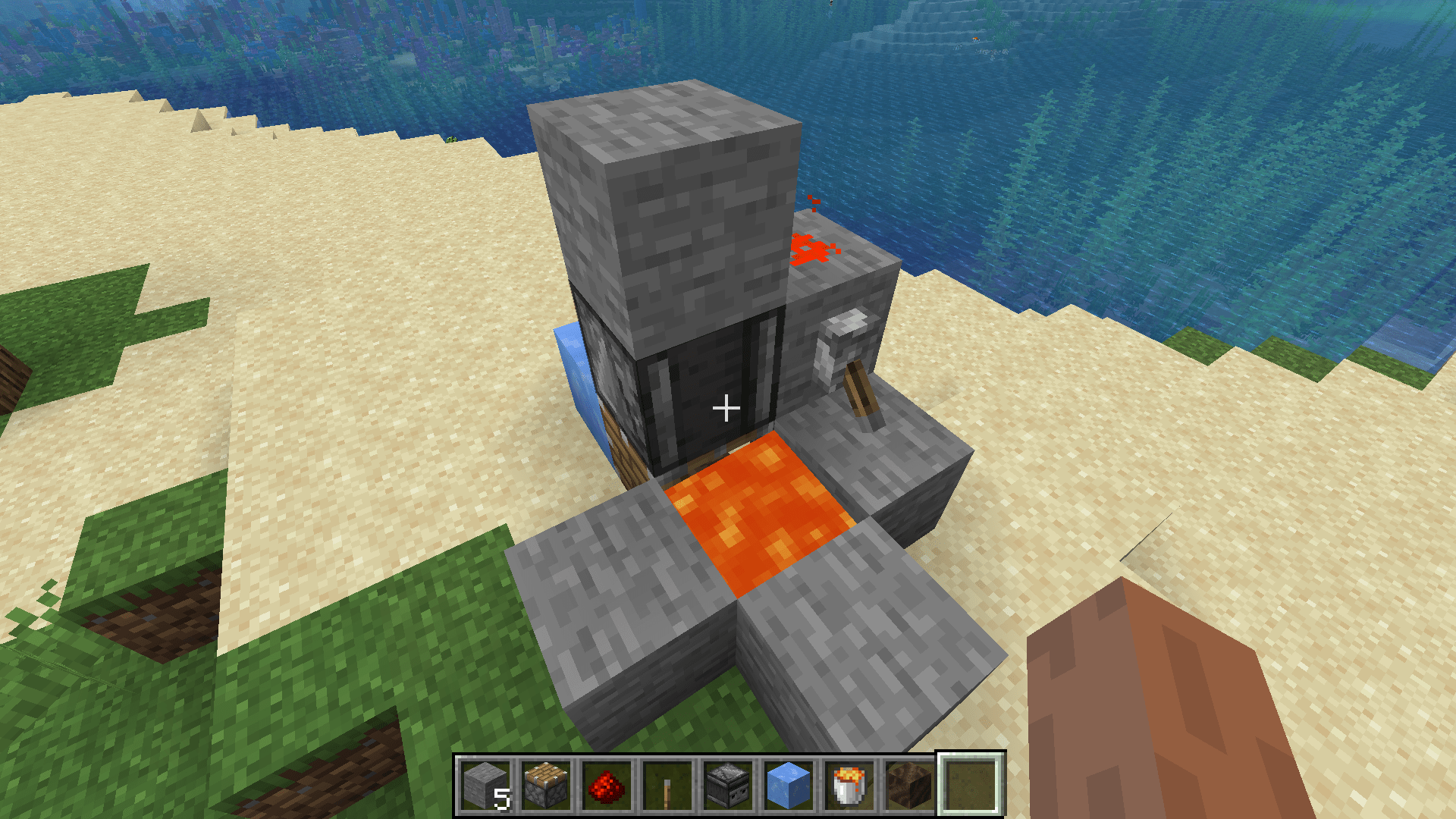Select the stone block stack in the hotbar
1456x819 pixels.
(x=486, y=785)
